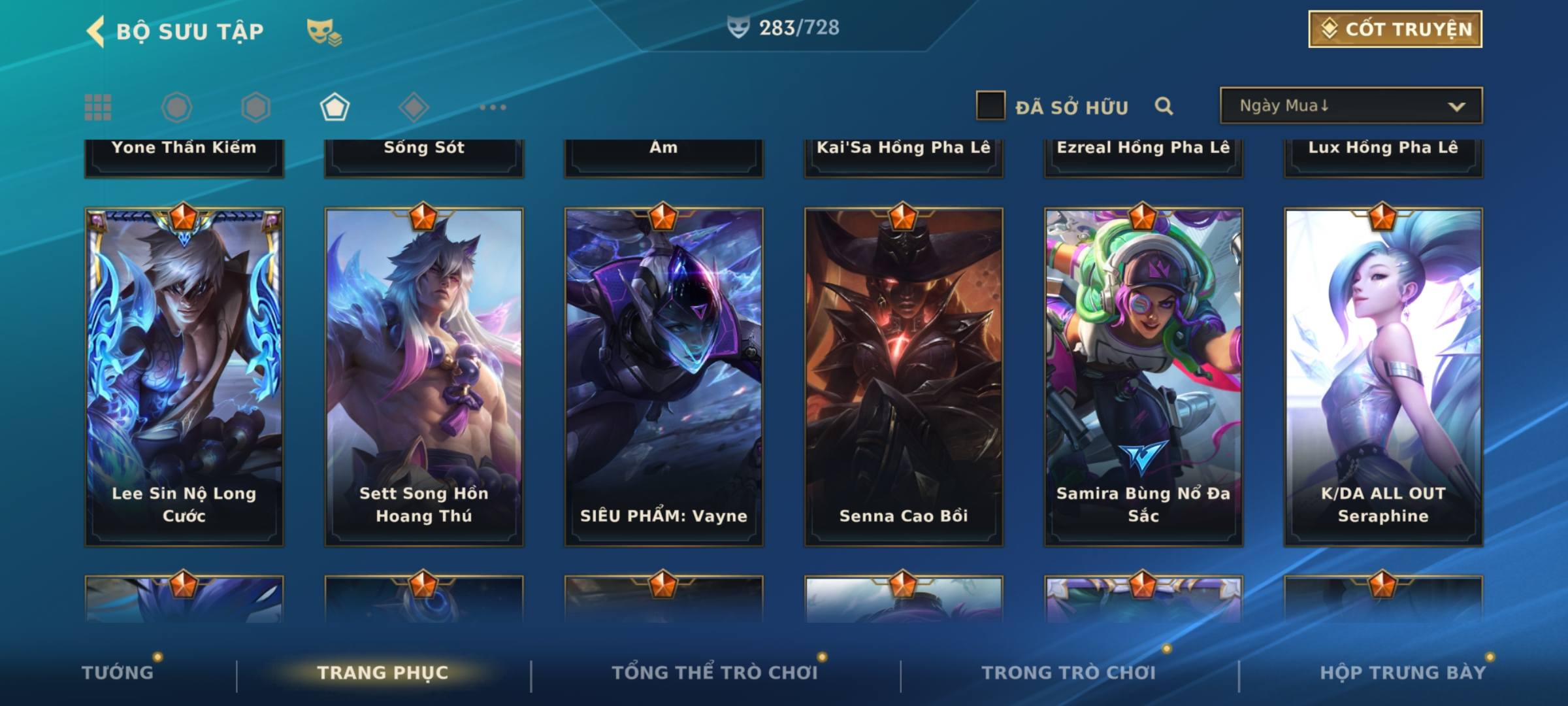Open the Trong Trò Chơi tab
This screenshot has width=1568, height=706.
tap(1069, 672)
